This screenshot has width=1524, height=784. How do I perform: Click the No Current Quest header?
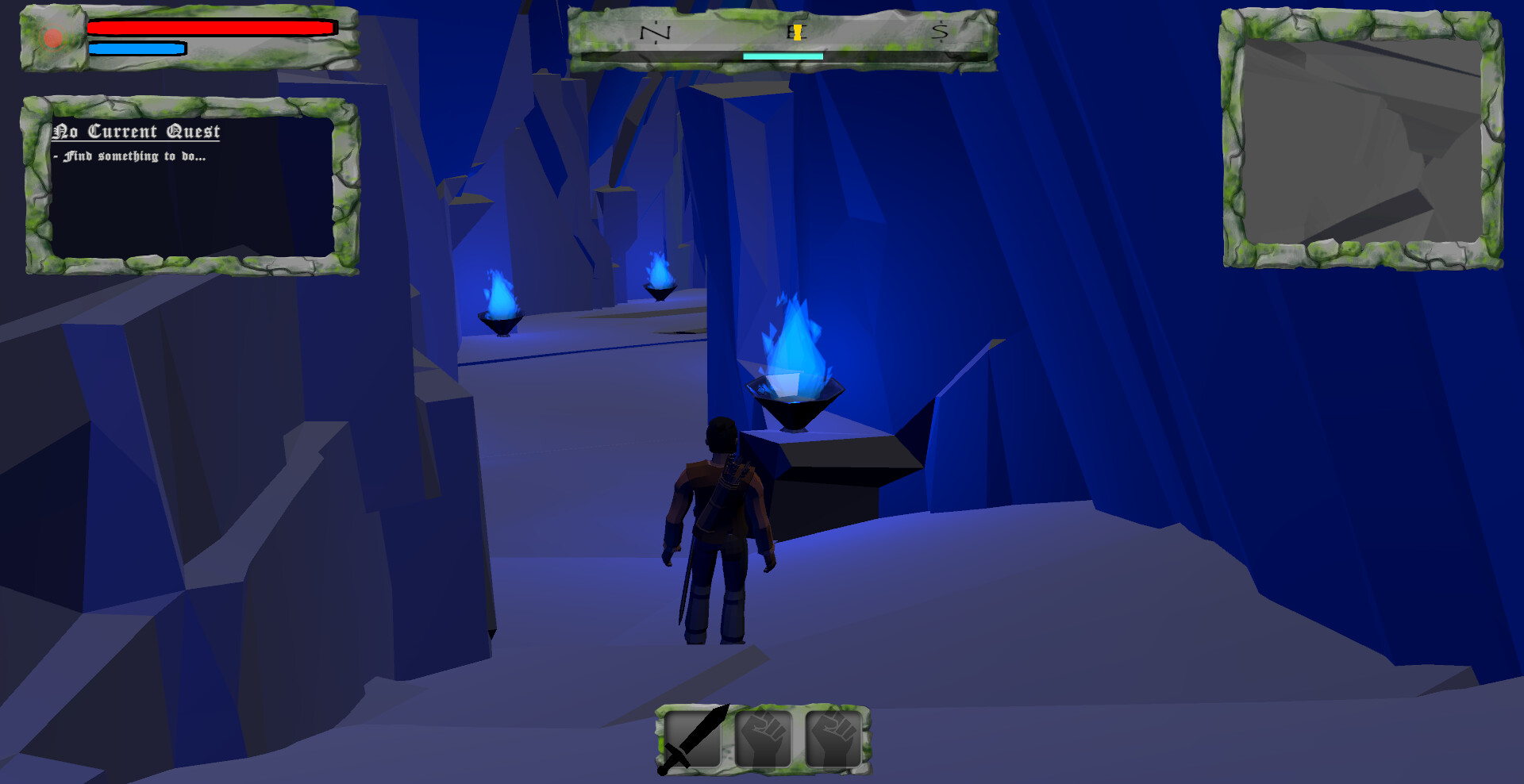pos(137,132)
